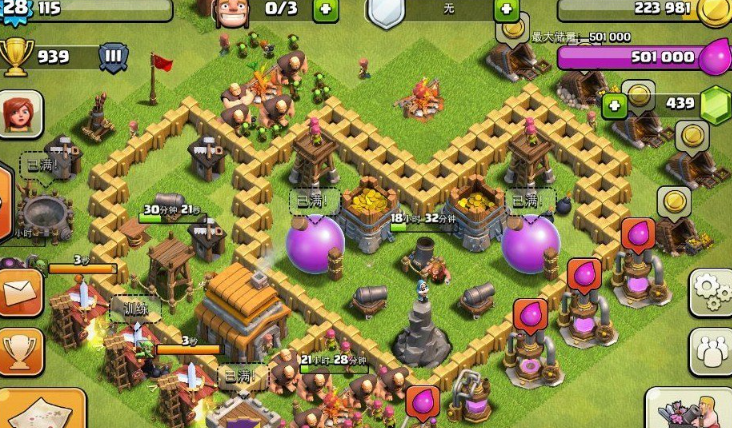View the league badge next to trophies
This screenshot has width=732, height=428.
click(113, 56)
